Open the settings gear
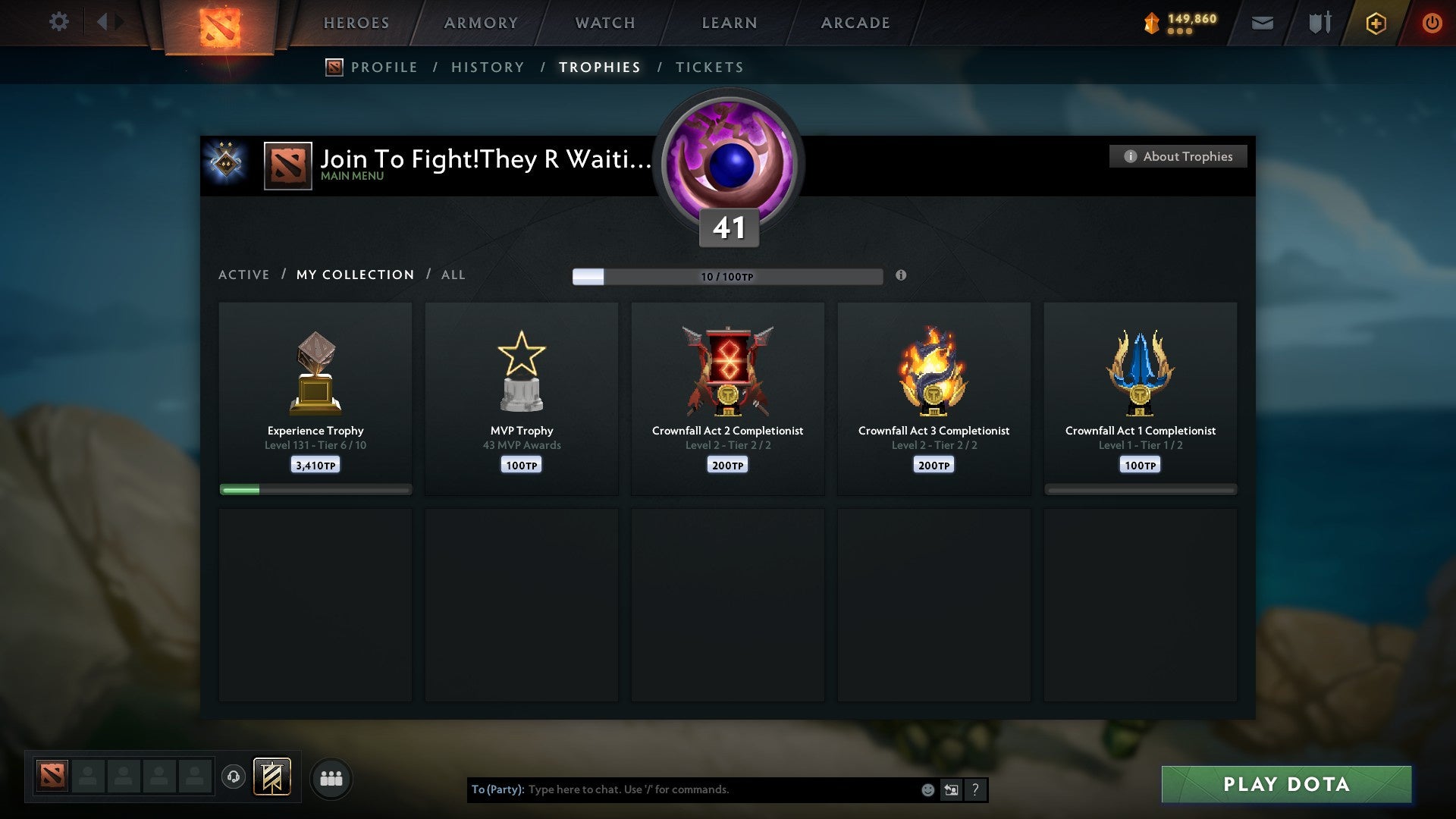Image resolution: width=1456 pixels, height=819 pixels. pos(58,22)
